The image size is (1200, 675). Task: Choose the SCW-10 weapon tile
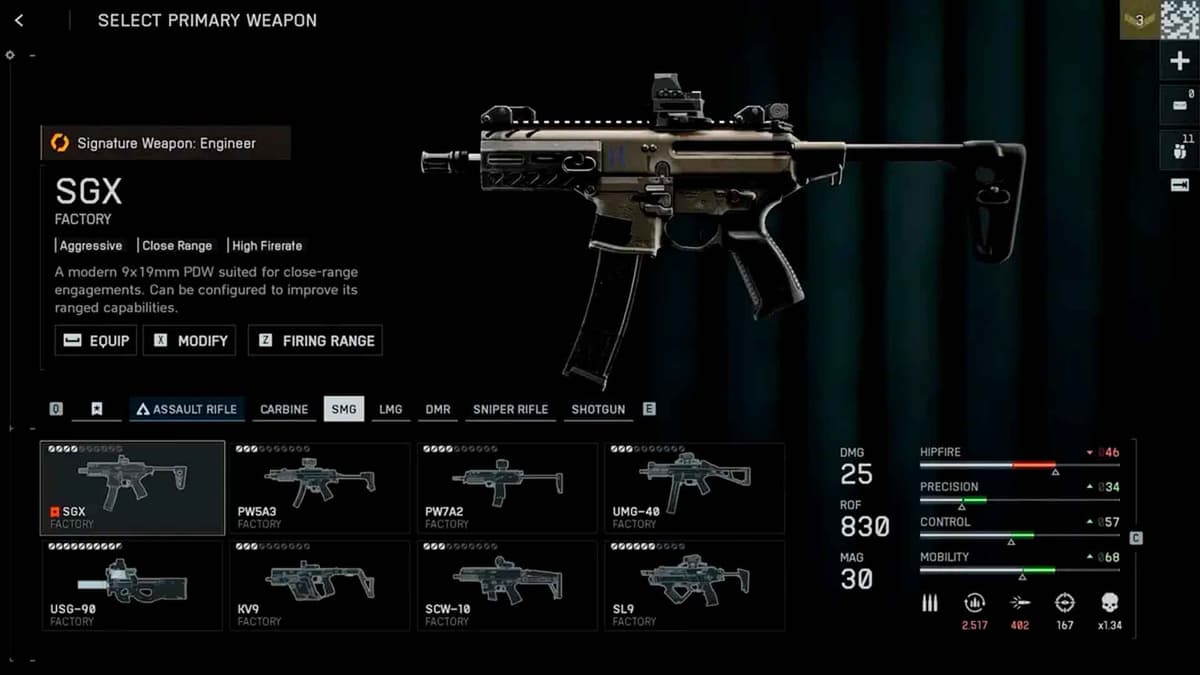(x=507, y=585)
